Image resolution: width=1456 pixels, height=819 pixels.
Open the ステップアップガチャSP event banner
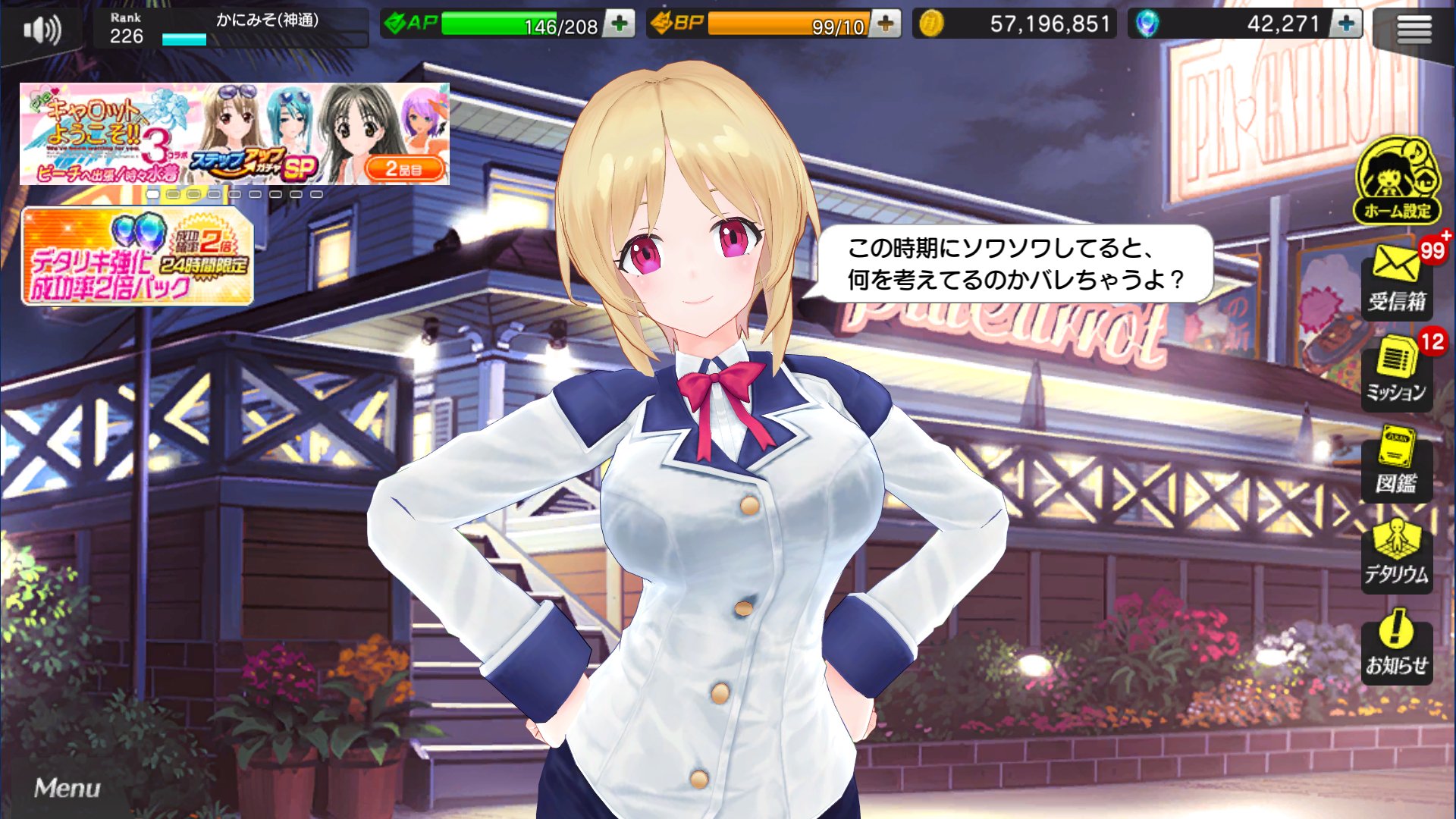point(235,133)
